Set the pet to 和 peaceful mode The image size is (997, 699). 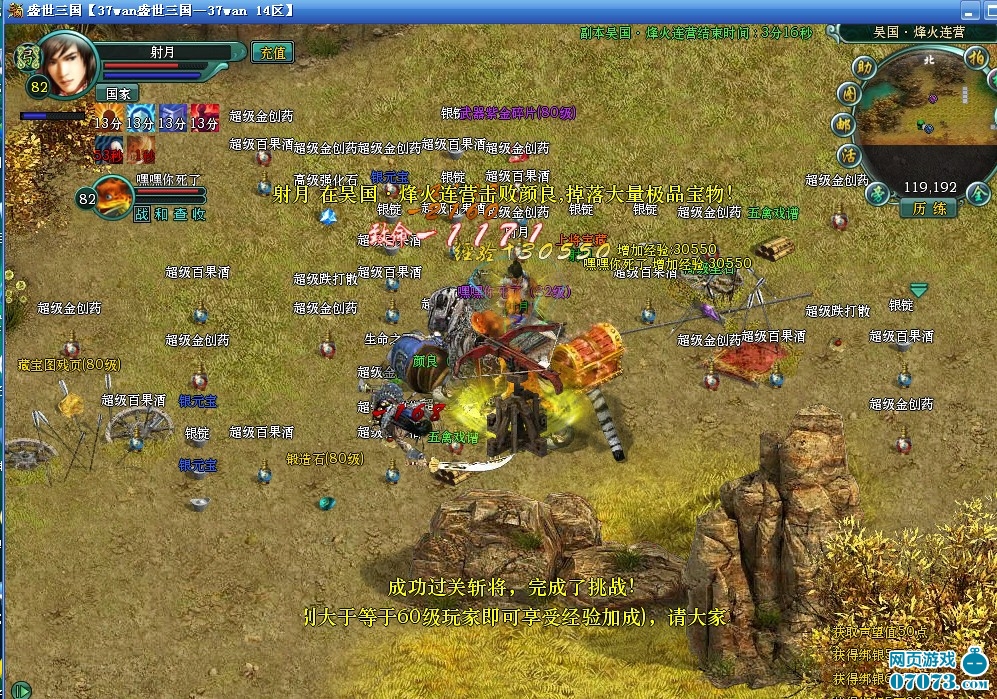(159, 214)
